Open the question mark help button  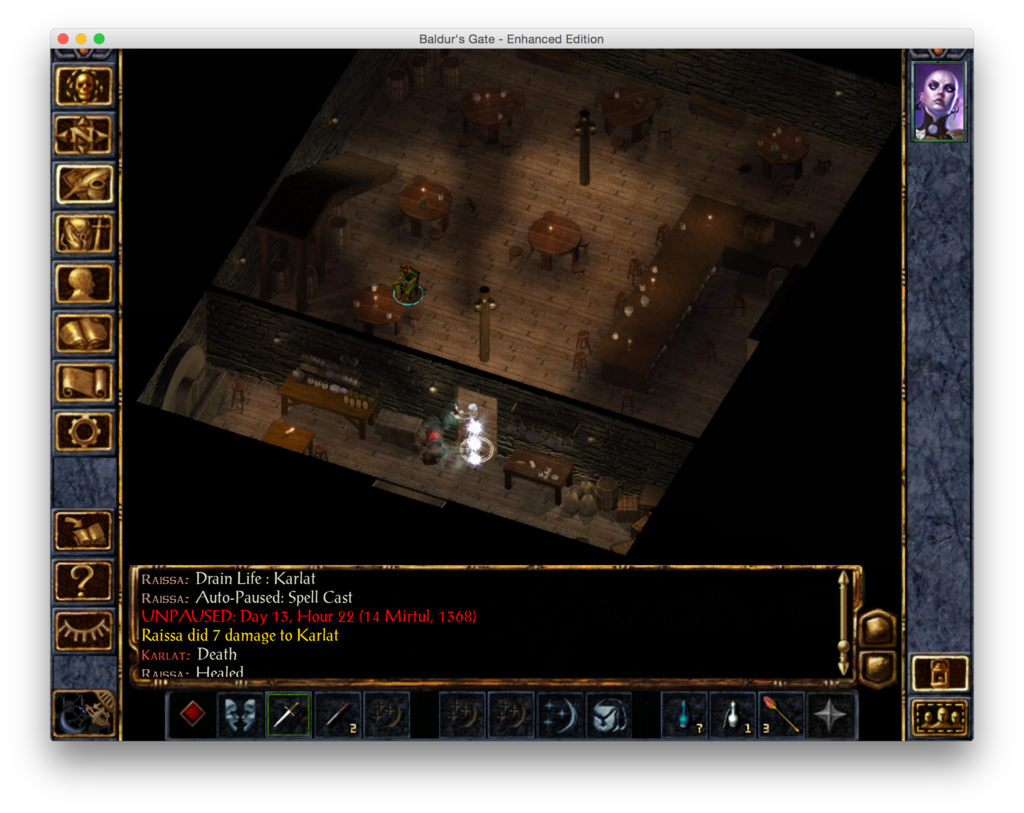[84, 580]
